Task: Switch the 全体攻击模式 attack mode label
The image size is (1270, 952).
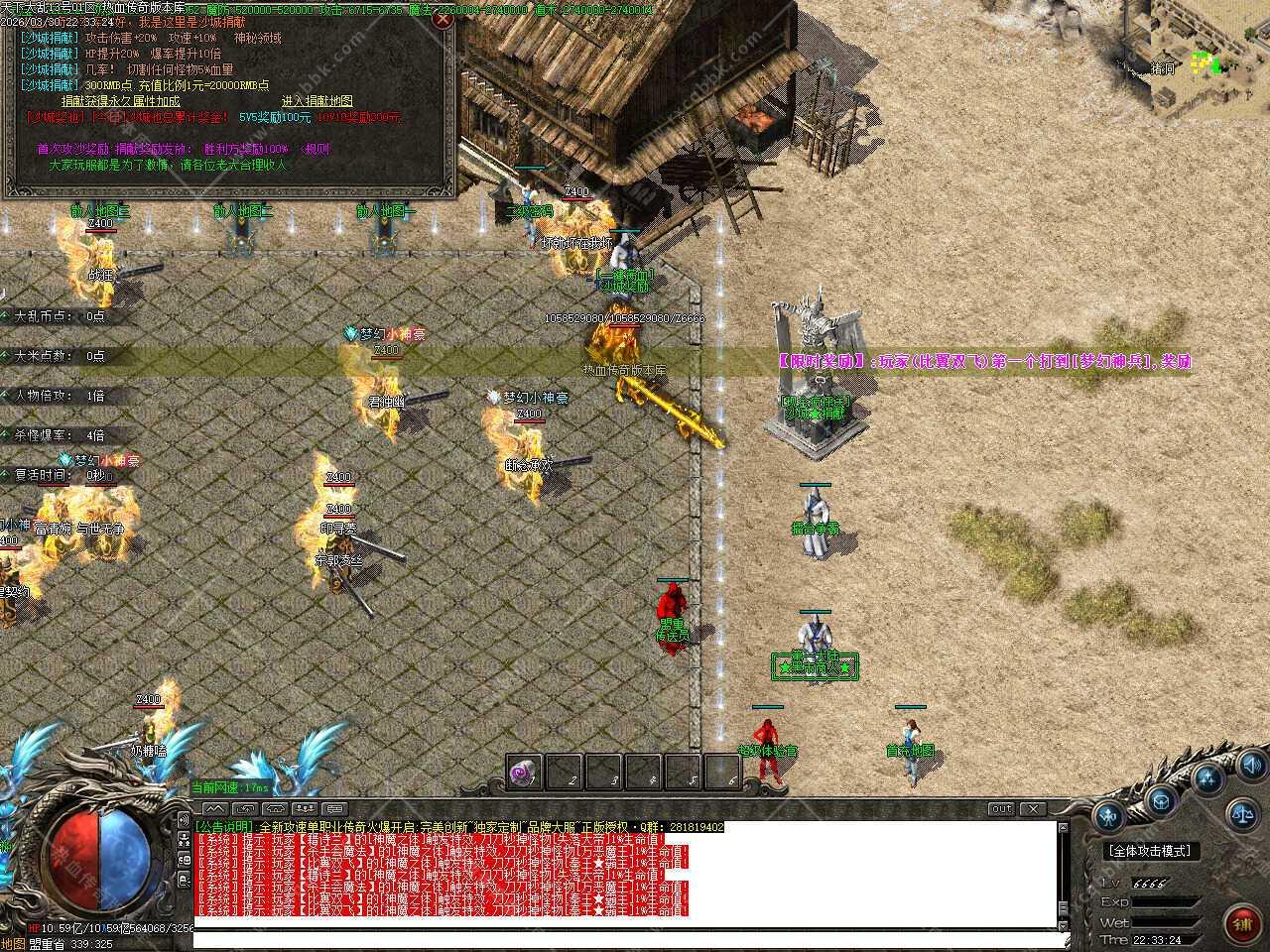Action: coord(1151,851)
